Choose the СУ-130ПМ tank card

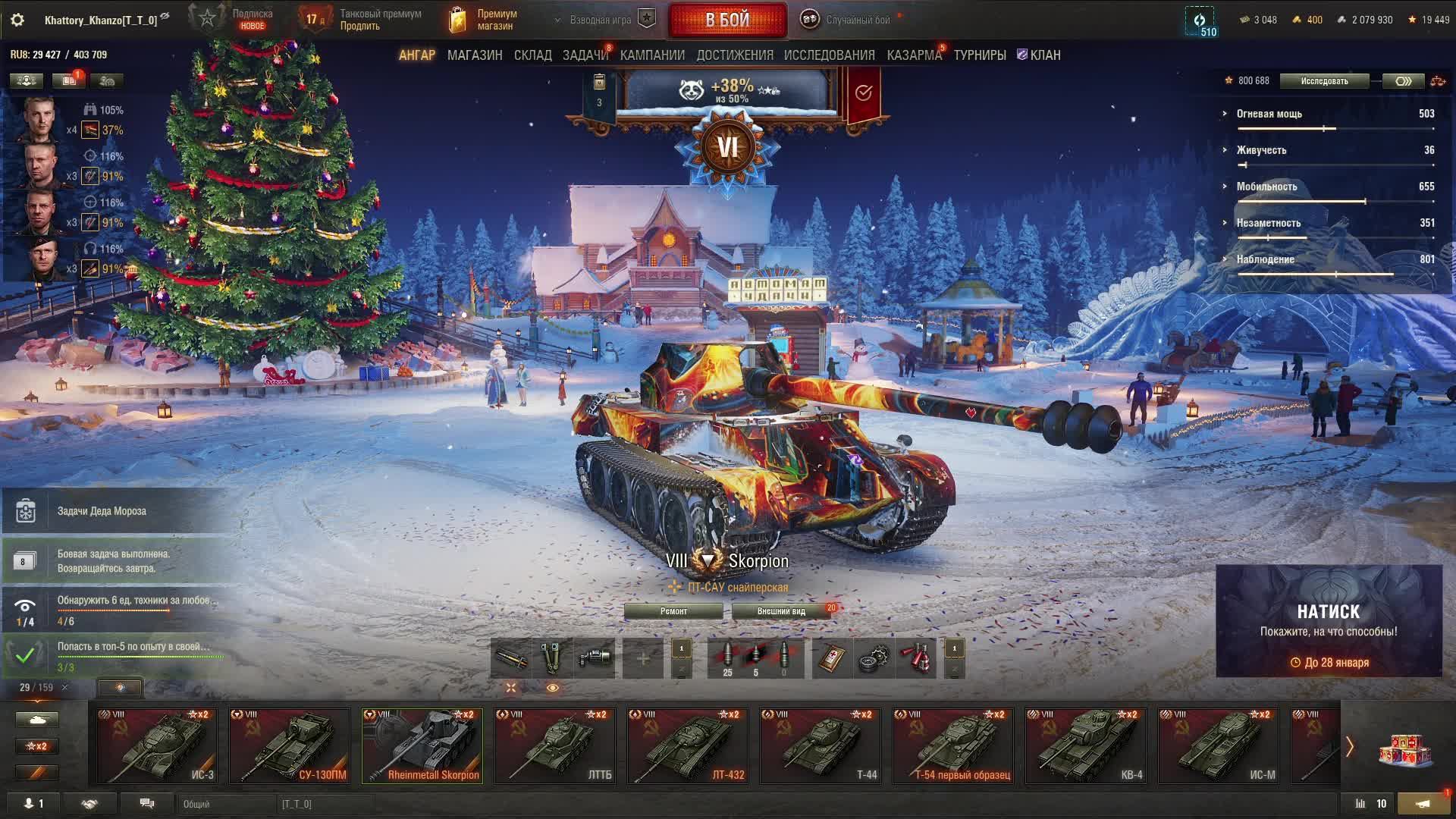click(x=290, y=745)
